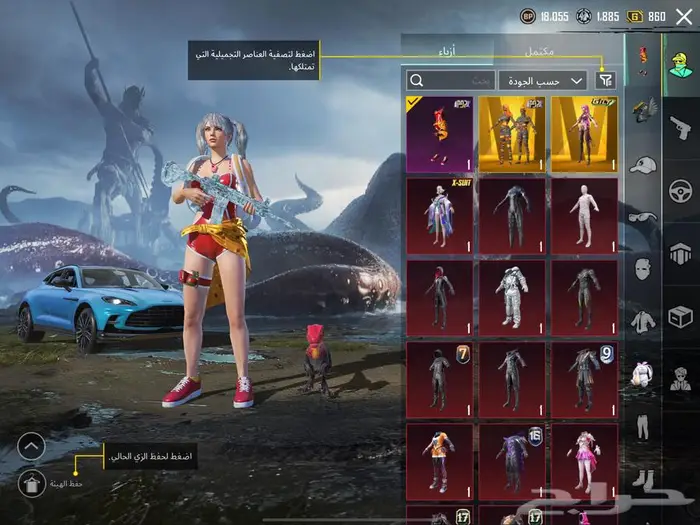Save the current look with hanger button
Image resolution: width=700 pixels, height=525 pixels.
[x=31, y=483]
